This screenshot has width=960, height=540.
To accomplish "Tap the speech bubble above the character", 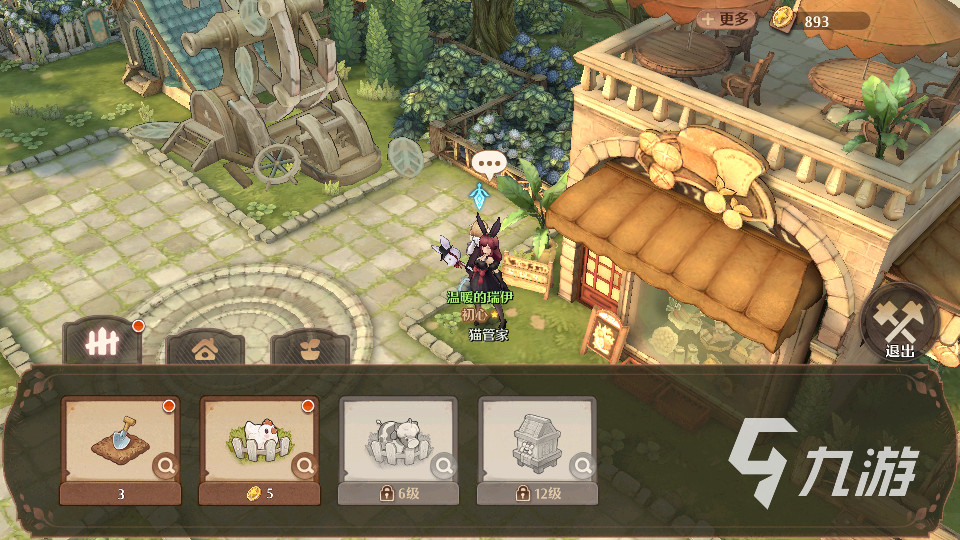I will (489, 163).
